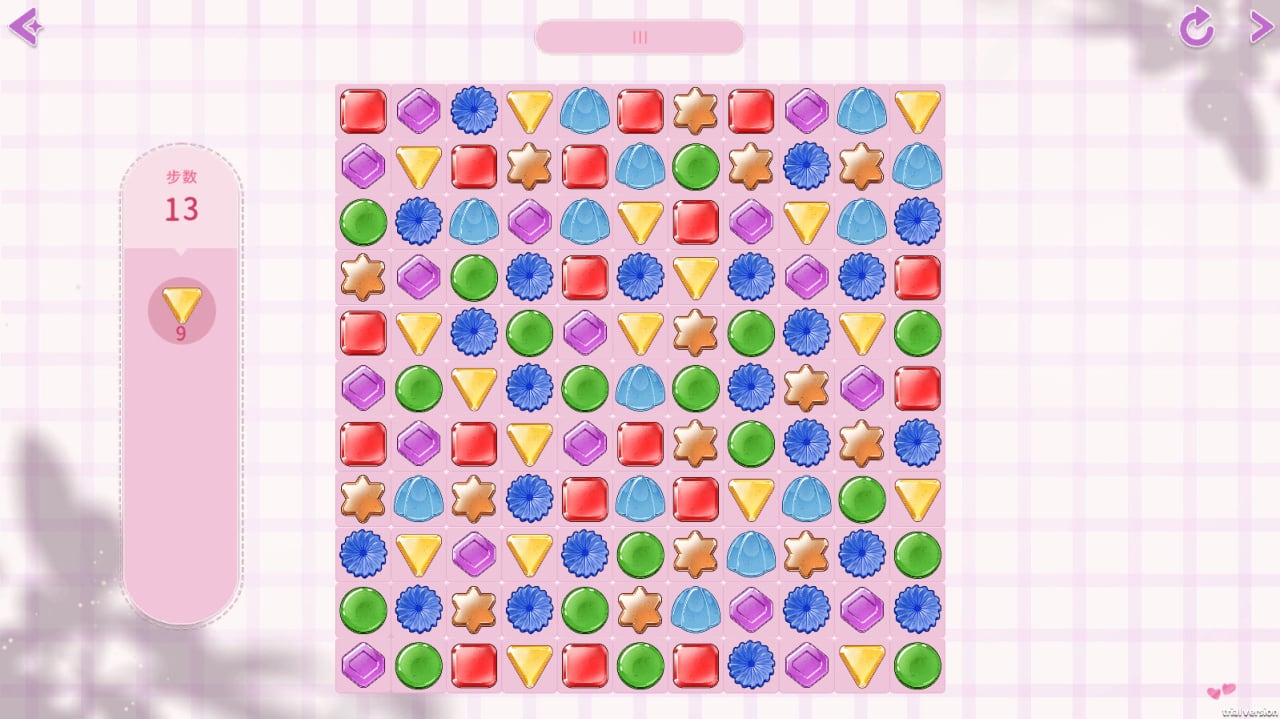Pick the yellow triangle candy in the board's top-right corner

coord(917,111)
